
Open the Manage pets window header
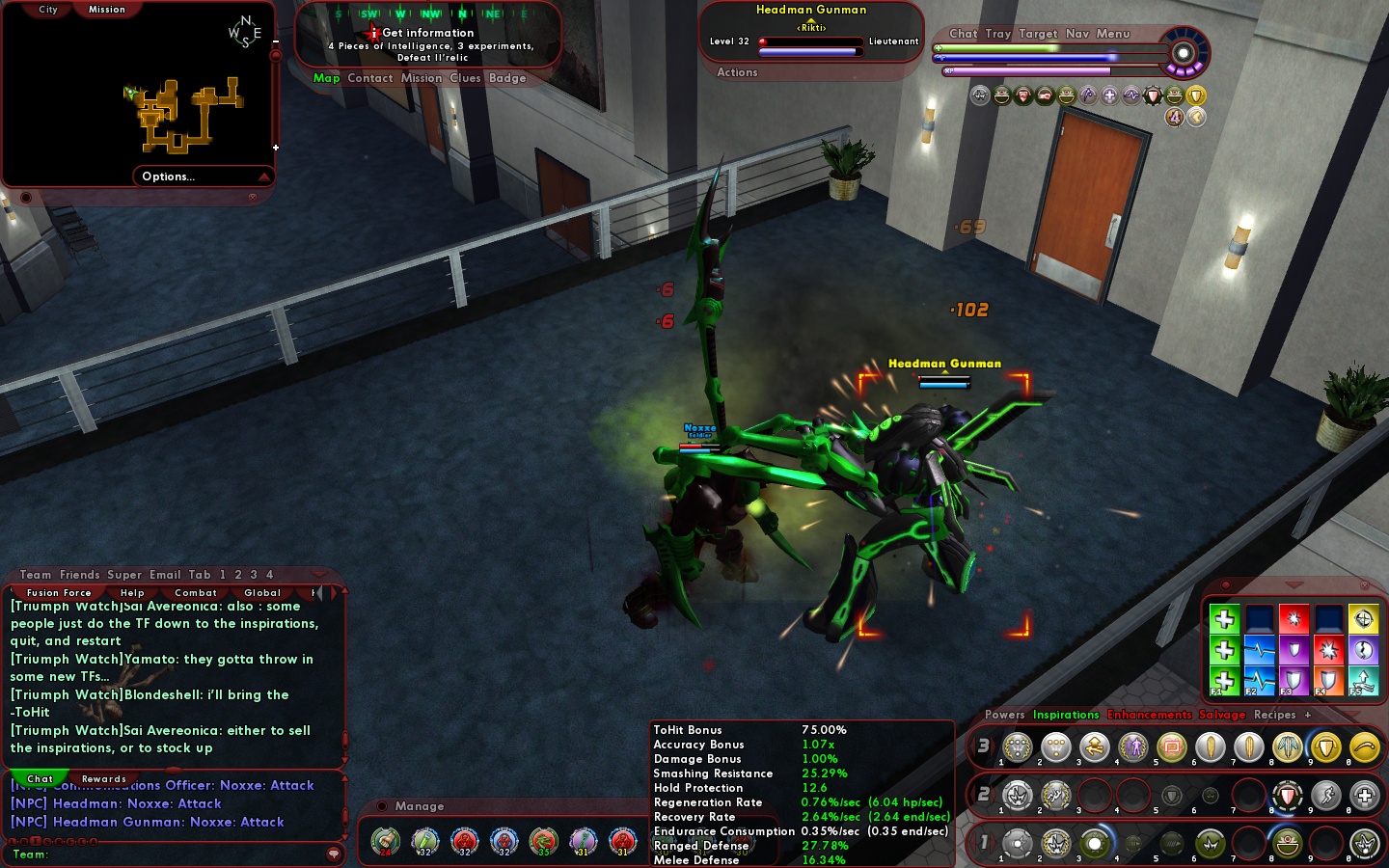pyautogui.click(x=420, y=806)
